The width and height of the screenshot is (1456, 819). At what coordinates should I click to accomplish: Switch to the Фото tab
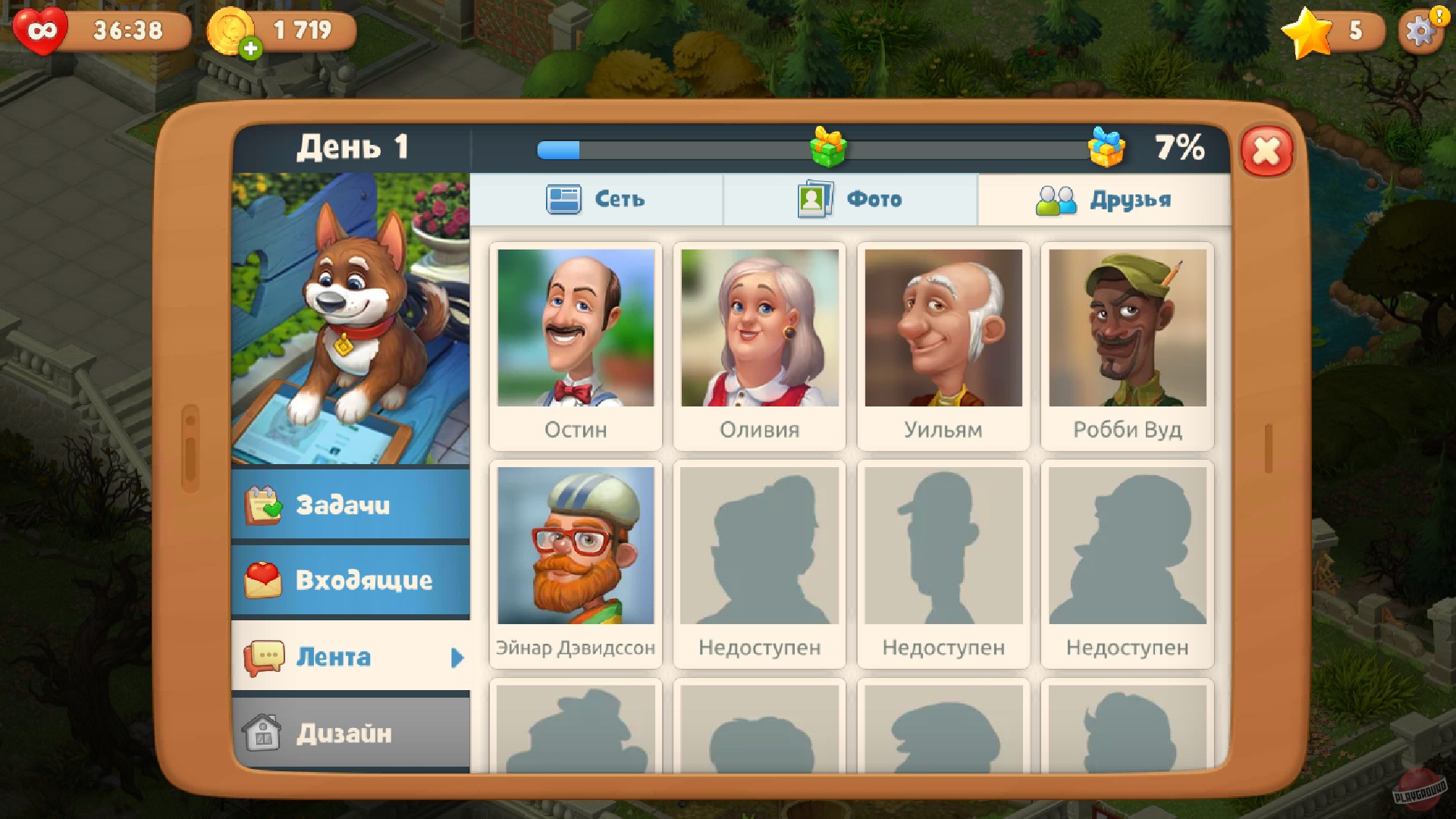tap(849, 199)
